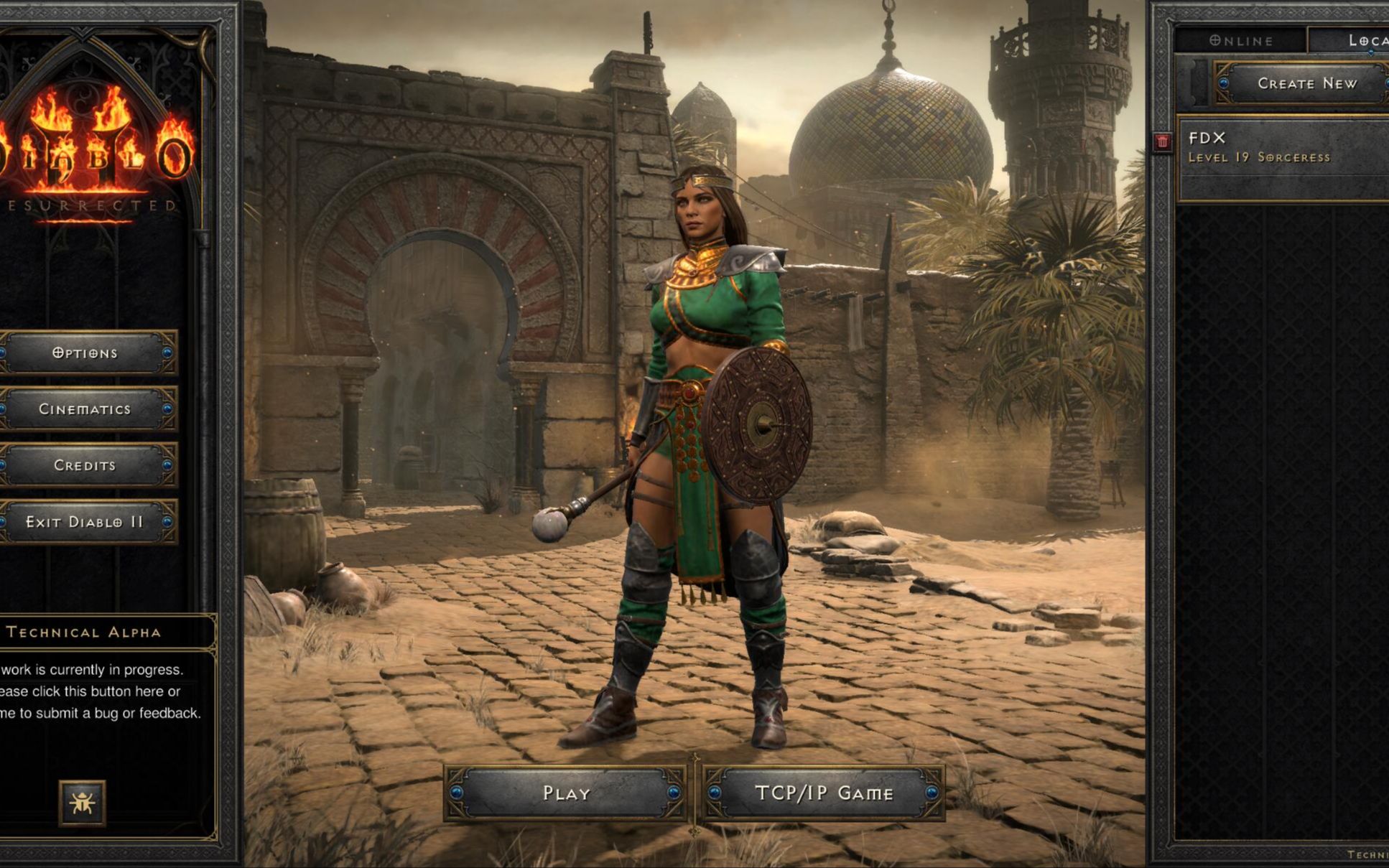Open the TCP/IP Game menu

823,793
